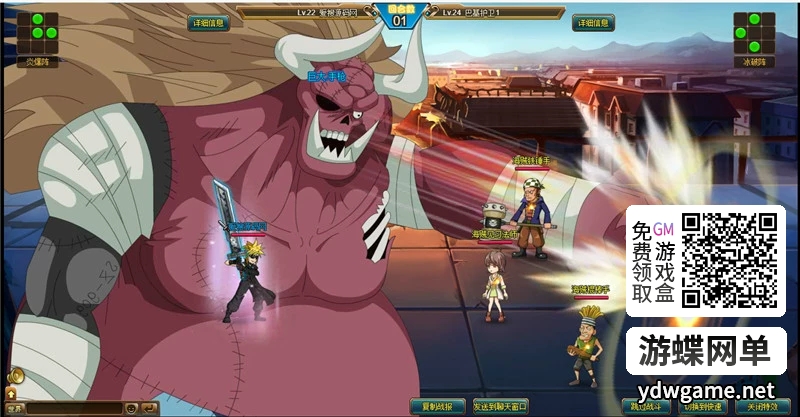Open the right team's 详细信息 details button
Image resolution: width=800 pixels, height=417 pixels.
pos(594,23)
